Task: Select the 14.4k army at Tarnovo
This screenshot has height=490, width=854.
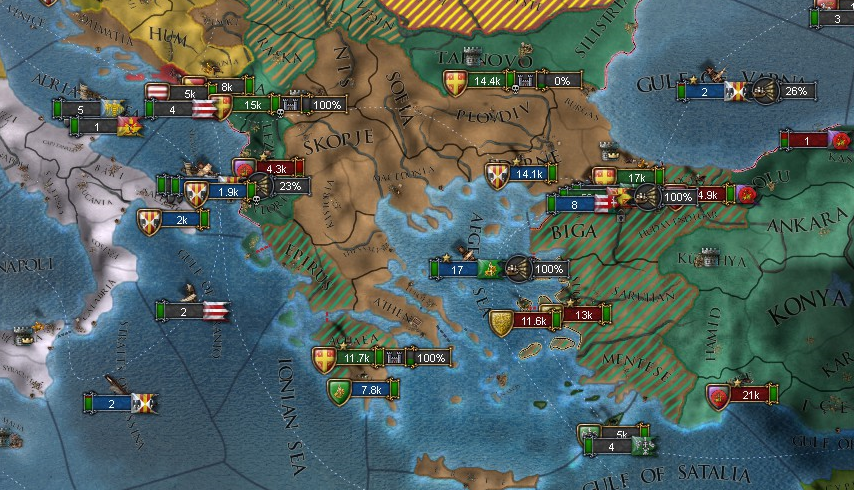Action: coord(487,81)
